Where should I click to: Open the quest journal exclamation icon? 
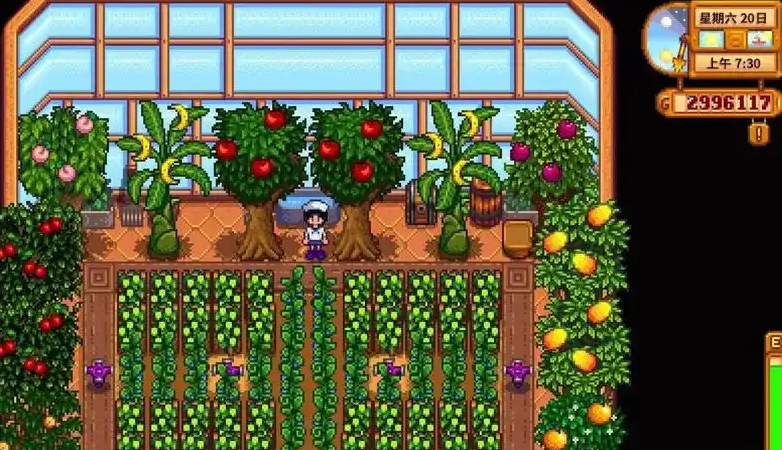click(x=759, y=132)
